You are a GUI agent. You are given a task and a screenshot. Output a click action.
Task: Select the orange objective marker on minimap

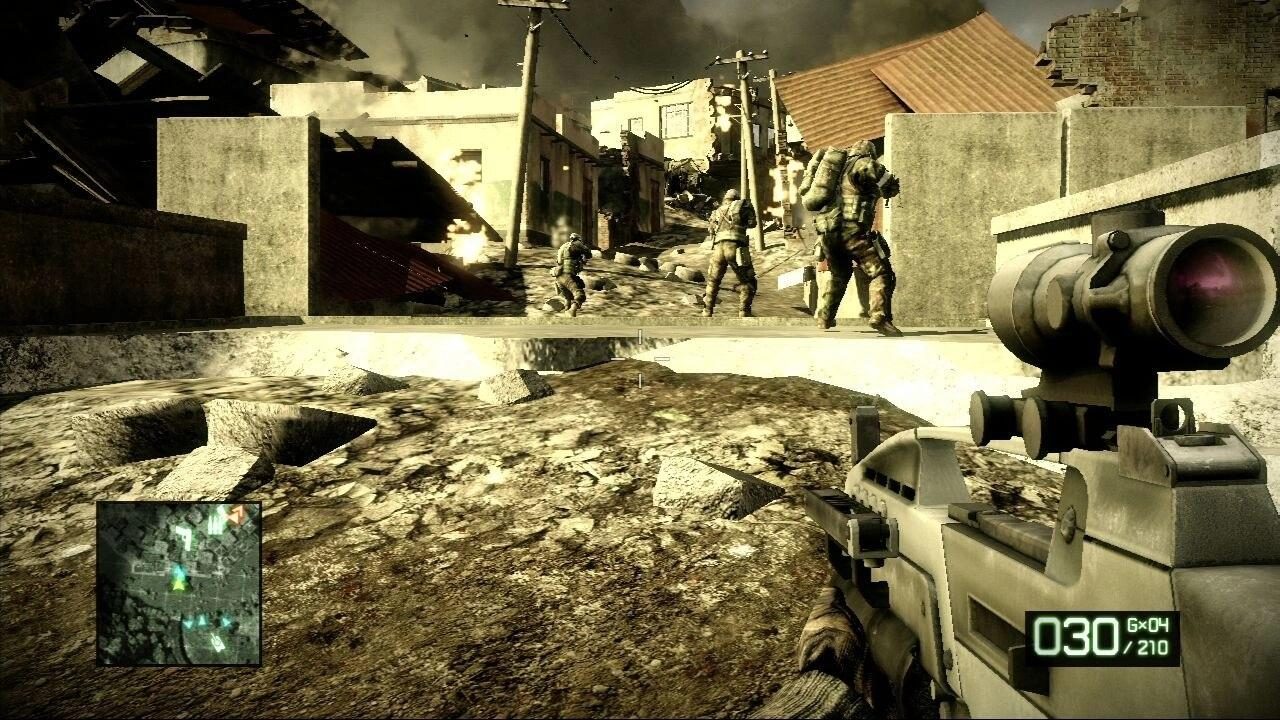click(236, 514)
